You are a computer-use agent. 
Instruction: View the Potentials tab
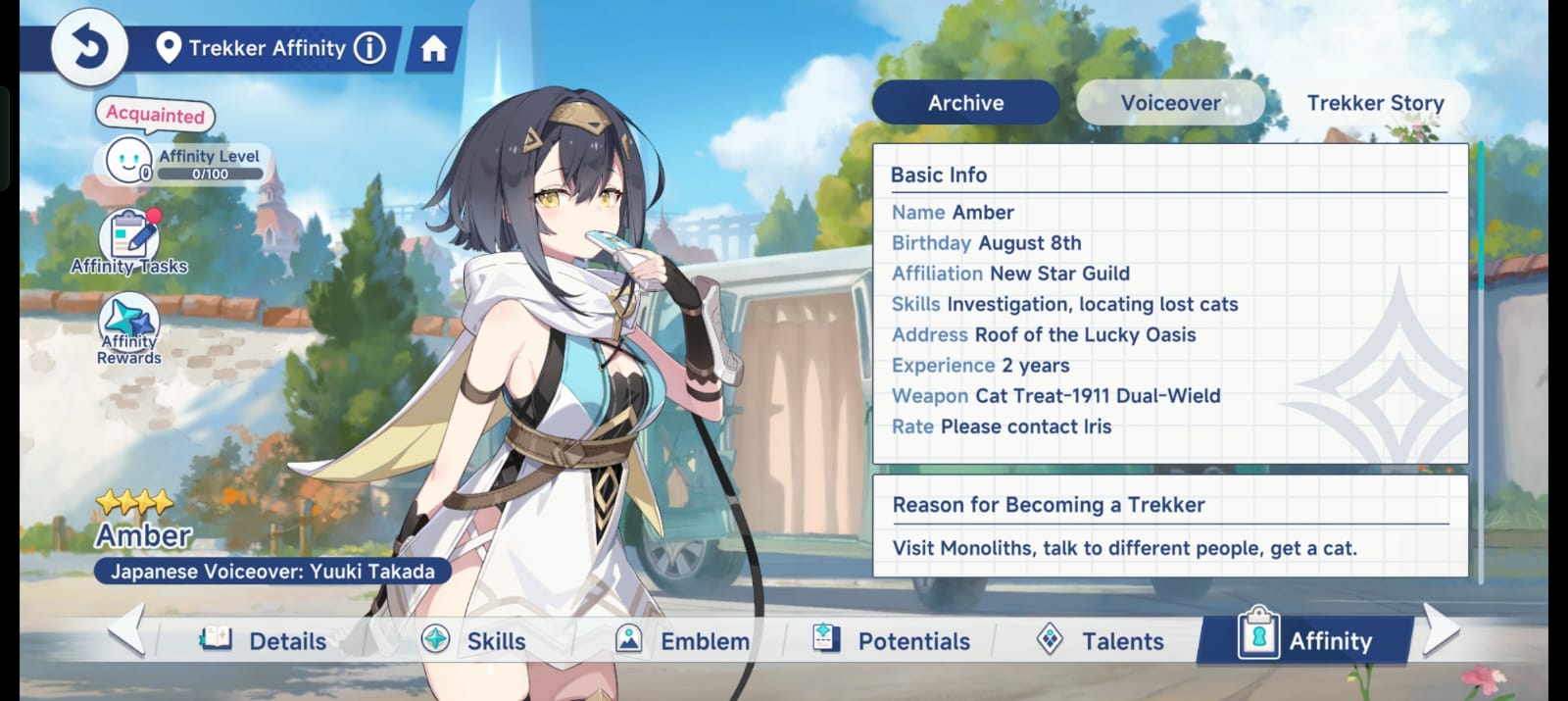point(892,640)
